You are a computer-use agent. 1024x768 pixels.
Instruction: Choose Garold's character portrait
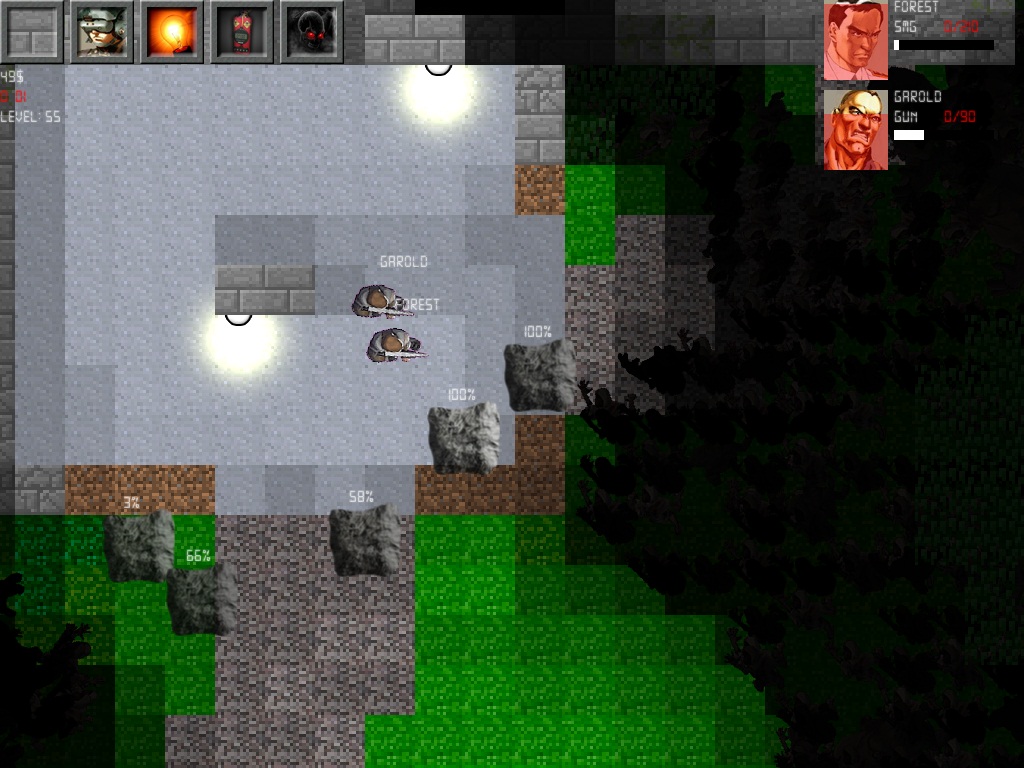(856, 130)
